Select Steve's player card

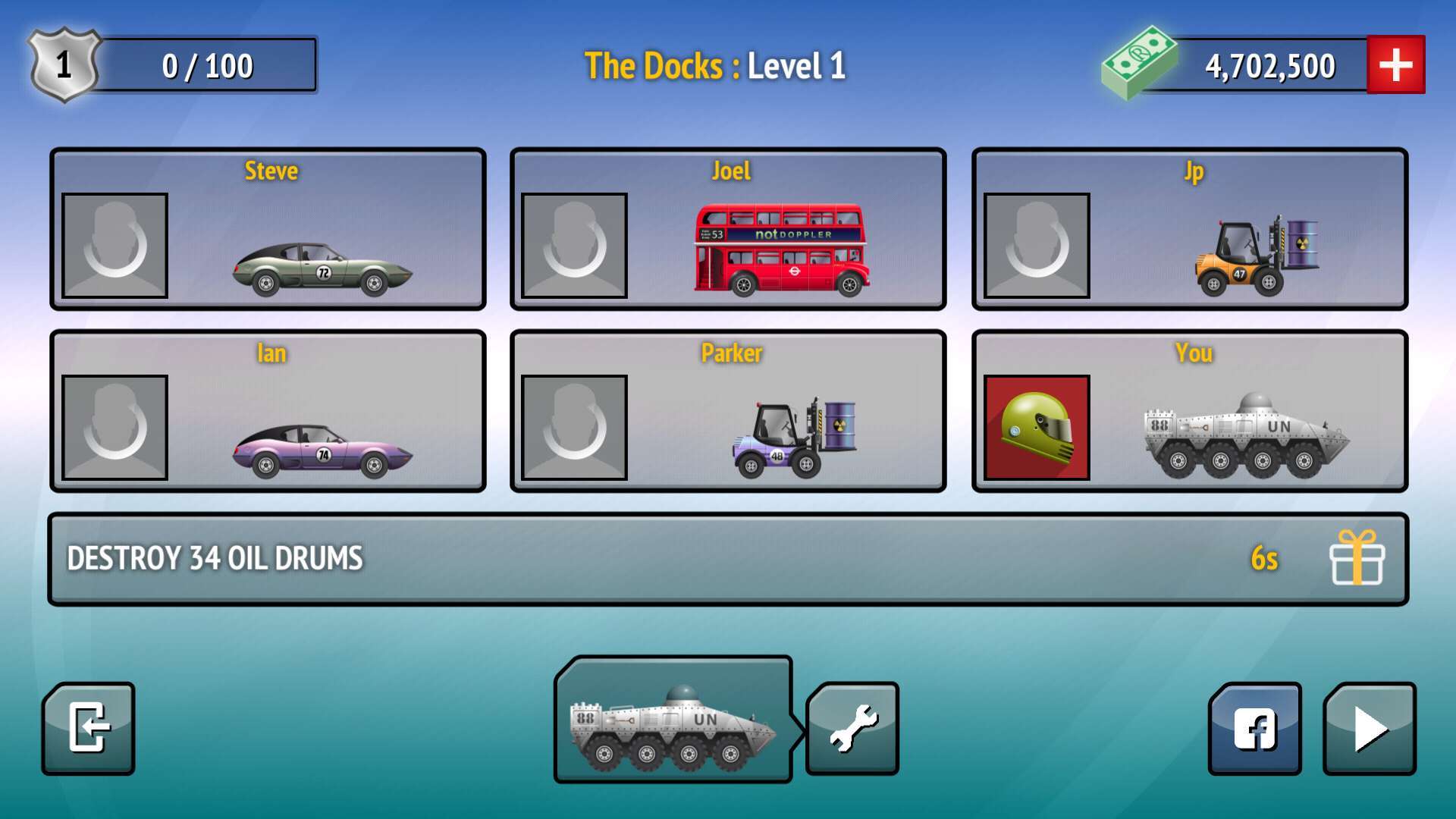click(269, 229)
